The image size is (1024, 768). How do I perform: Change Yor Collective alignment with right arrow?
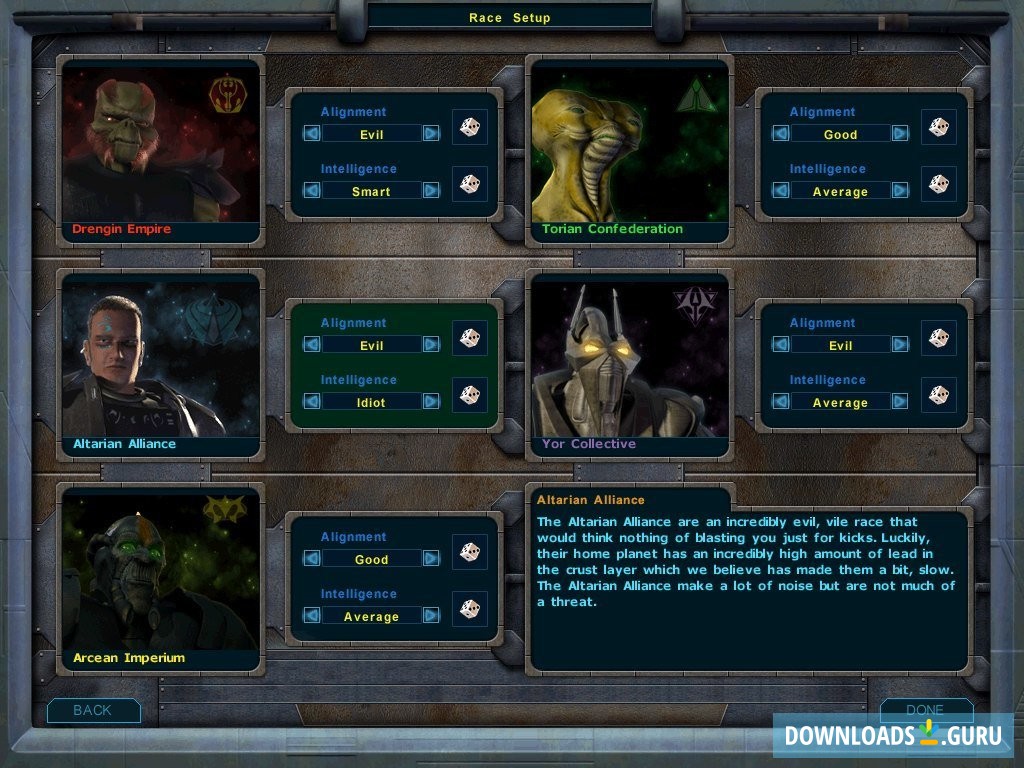pos(900,344)
